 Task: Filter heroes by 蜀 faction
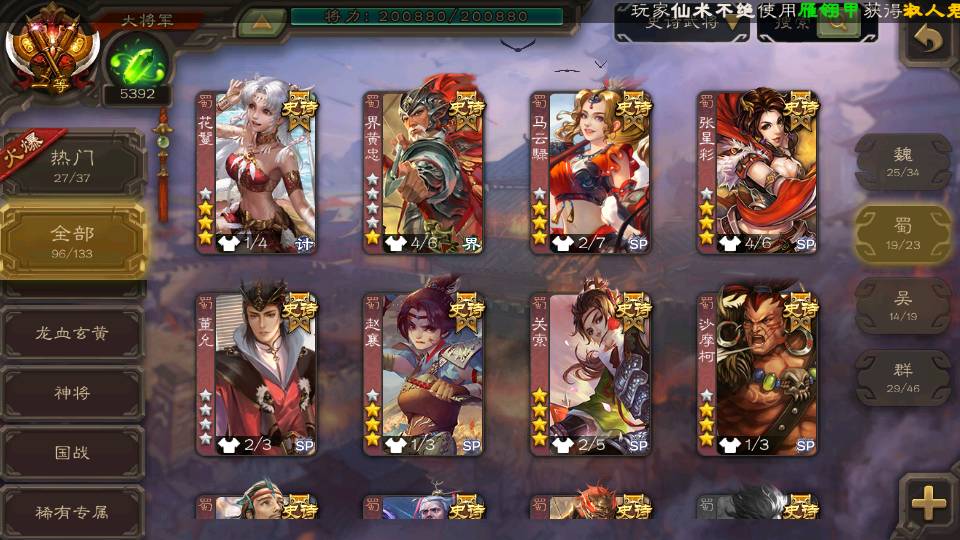tap(903, 233)
